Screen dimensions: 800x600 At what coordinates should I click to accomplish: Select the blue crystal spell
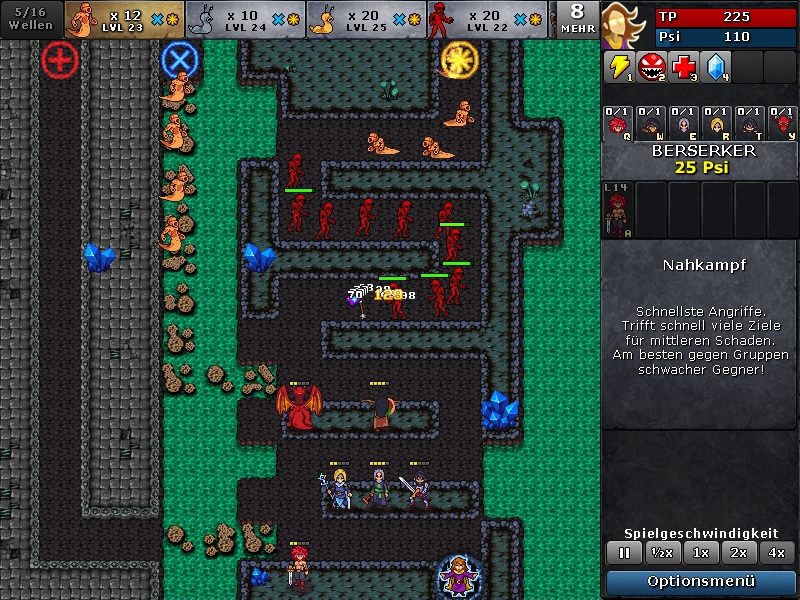pyautogui.click(x=716, y=67)
